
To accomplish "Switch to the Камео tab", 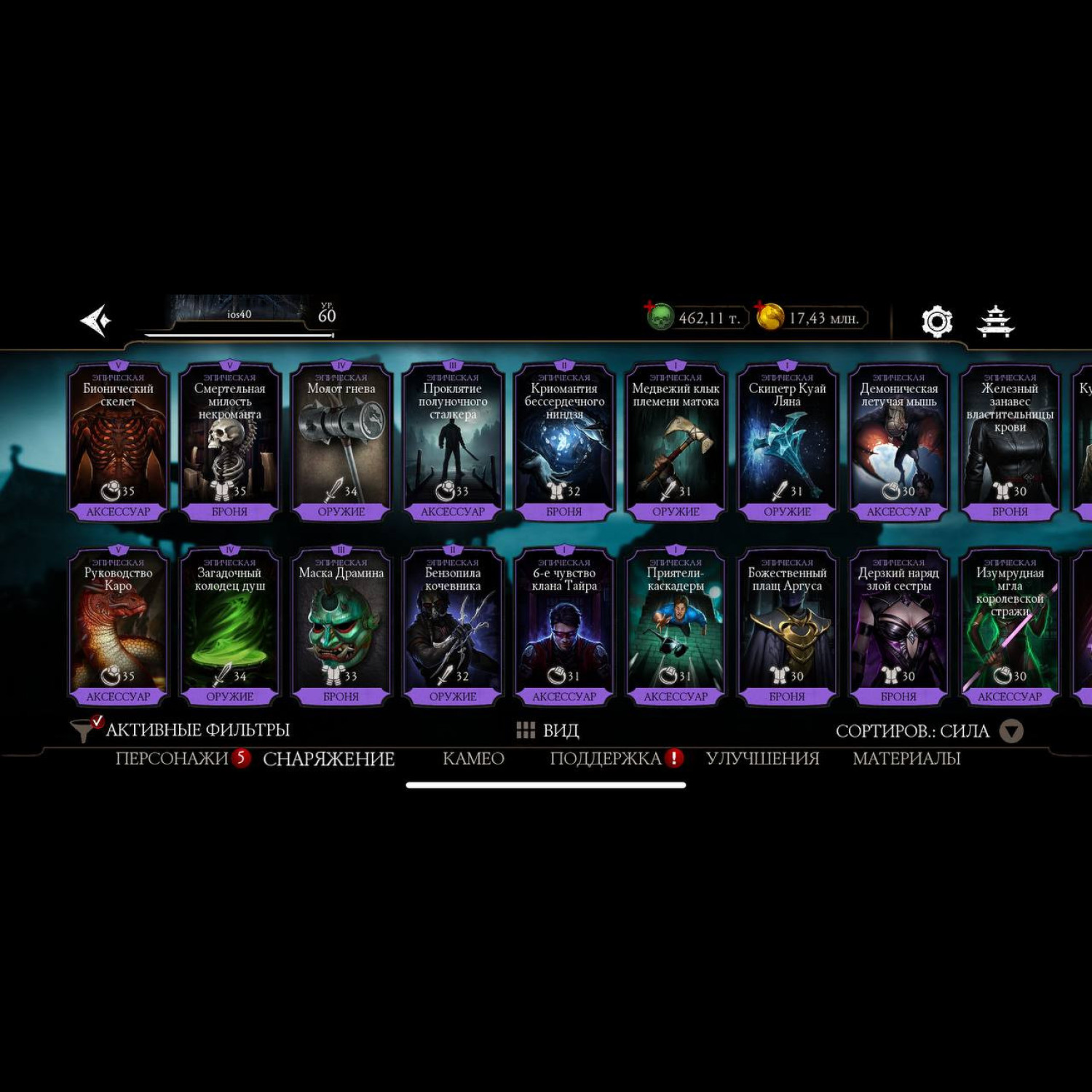I will click(473, 759).
